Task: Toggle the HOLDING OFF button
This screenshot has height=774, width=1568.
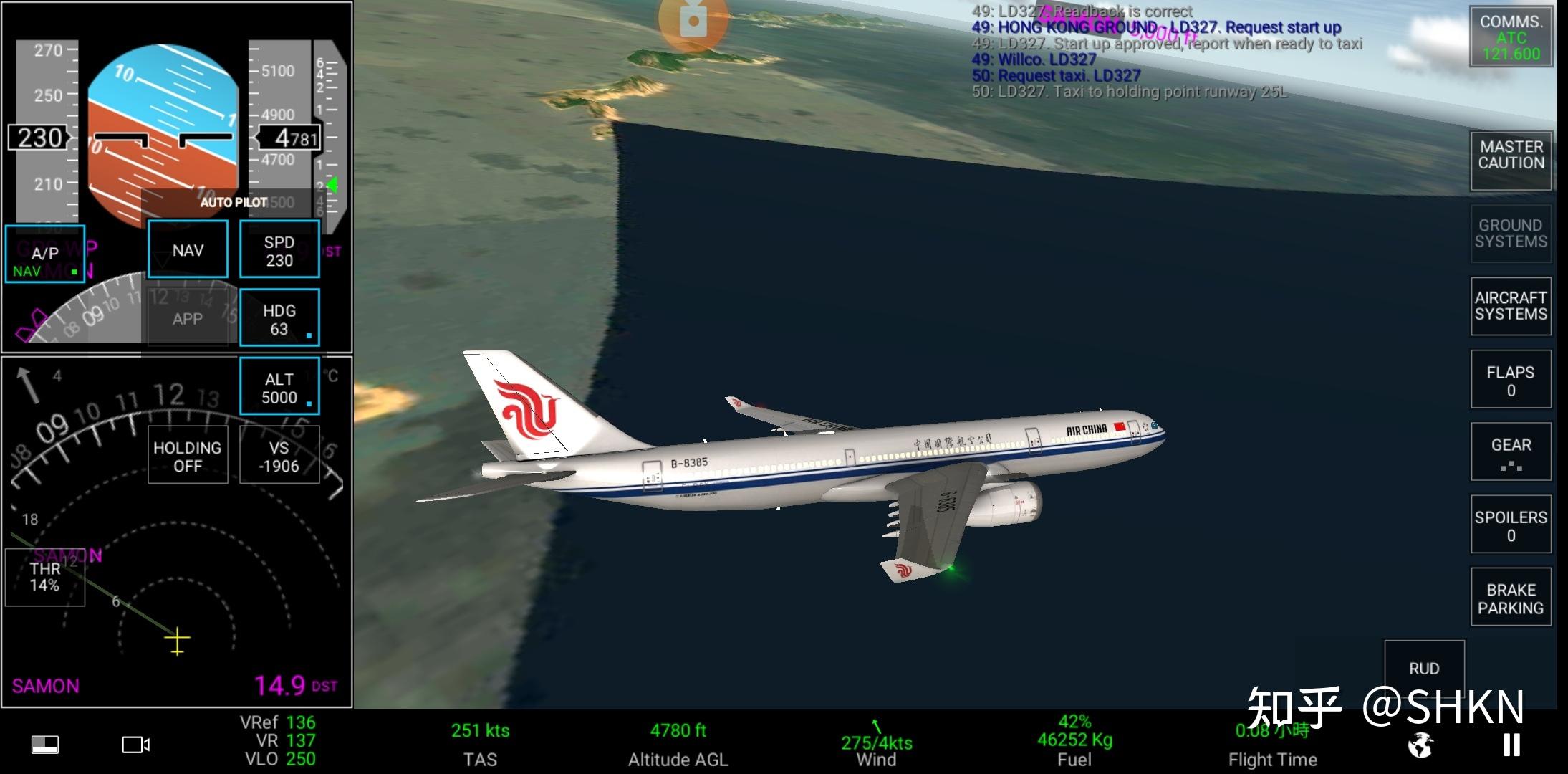Action: click(188, 456)
